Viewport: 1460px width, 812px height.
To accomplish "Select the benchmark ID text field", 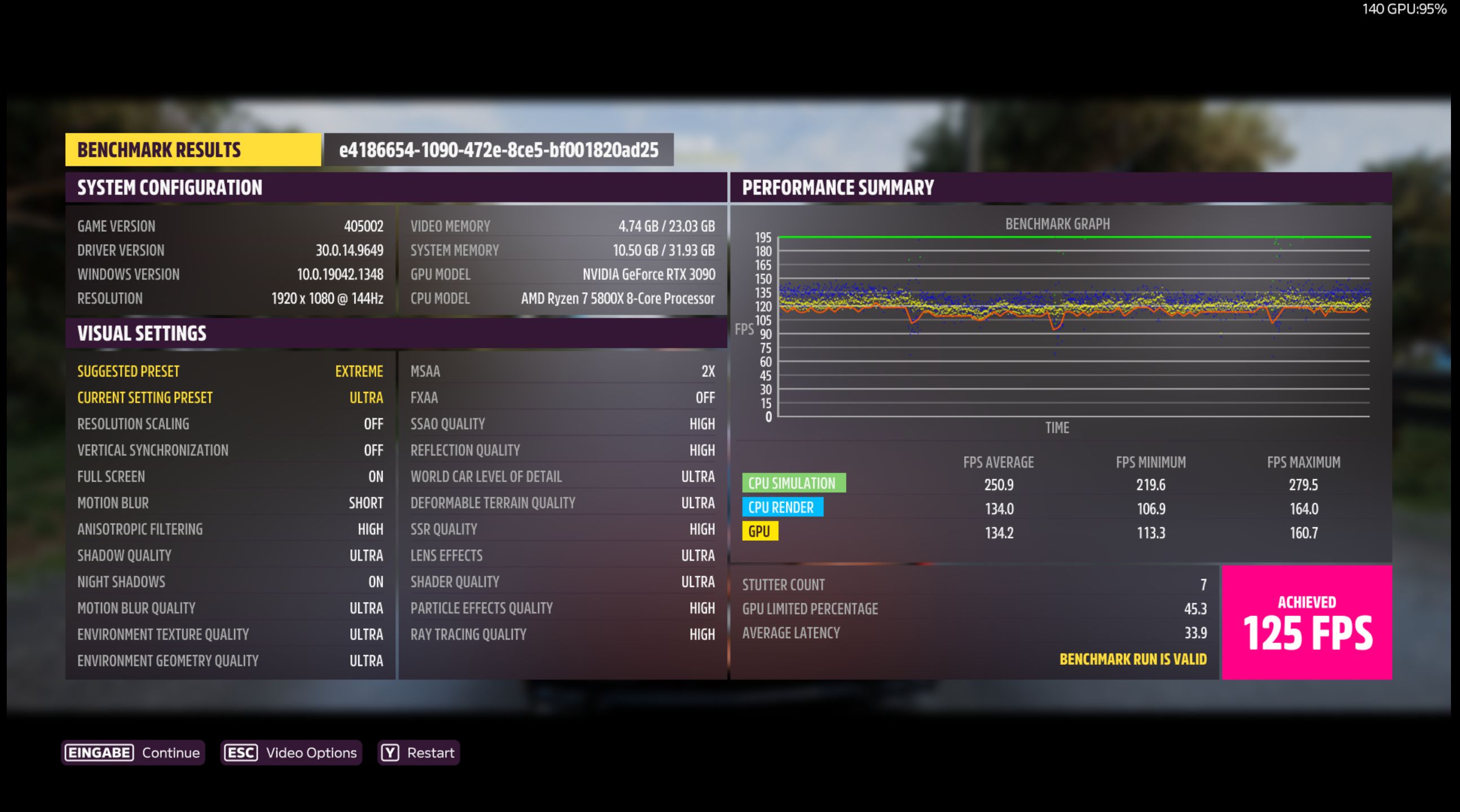I will [x=499, y=150].
